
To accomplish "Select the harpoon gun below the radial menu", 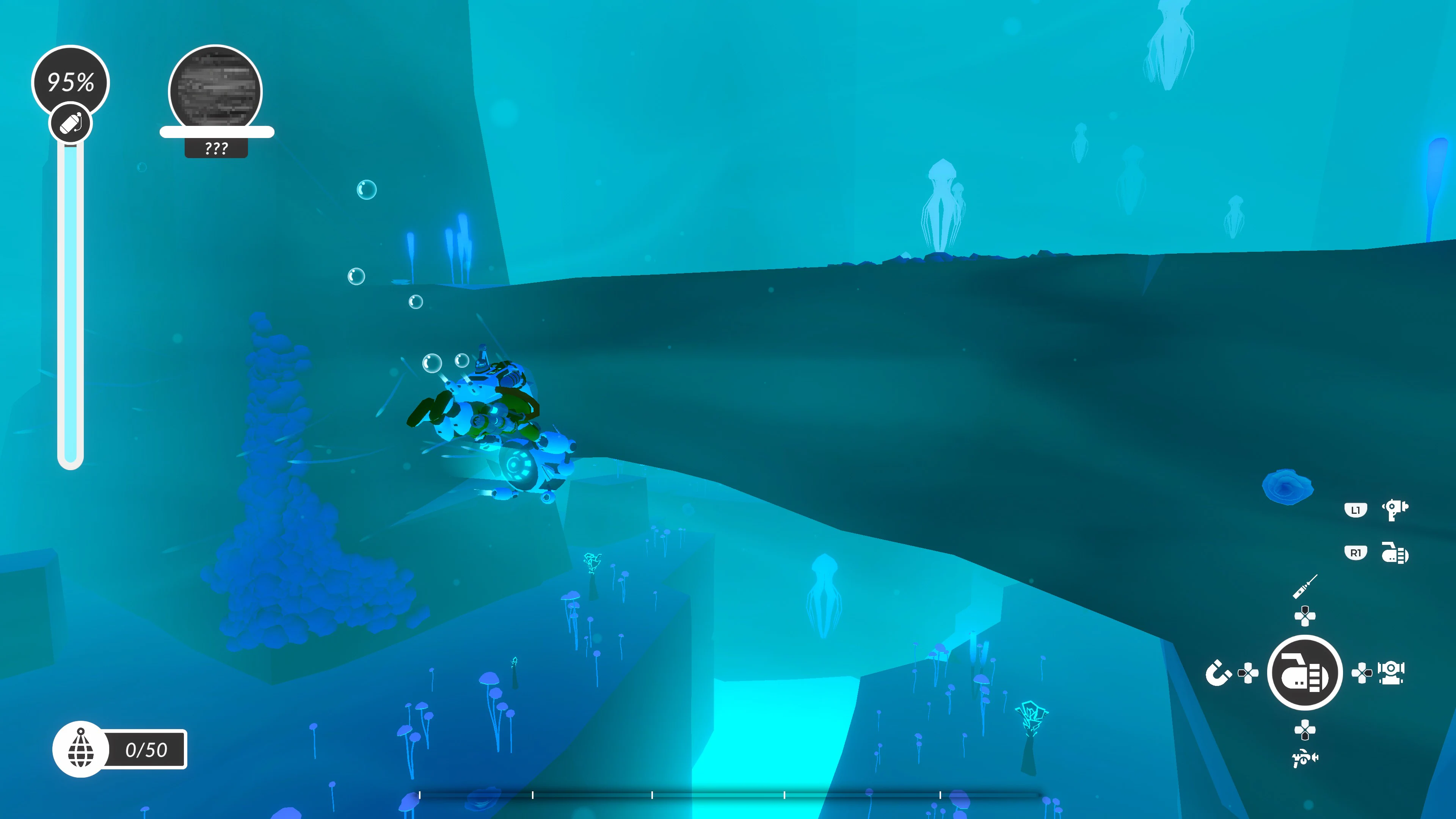I will click(1305, 758).
